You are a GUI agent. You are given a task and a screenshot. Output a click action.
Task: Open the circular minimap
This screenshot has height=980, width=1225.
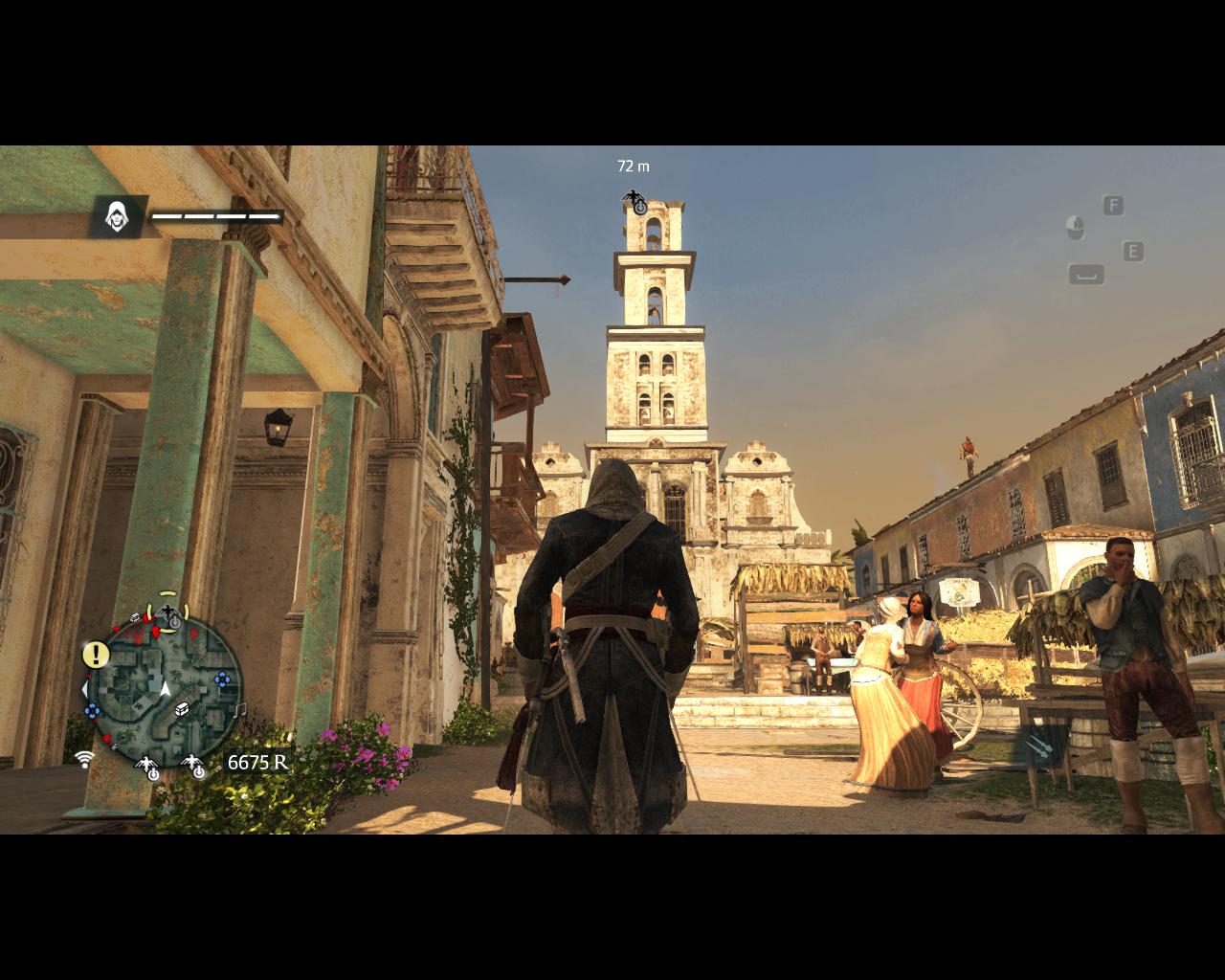click(164, 687)
